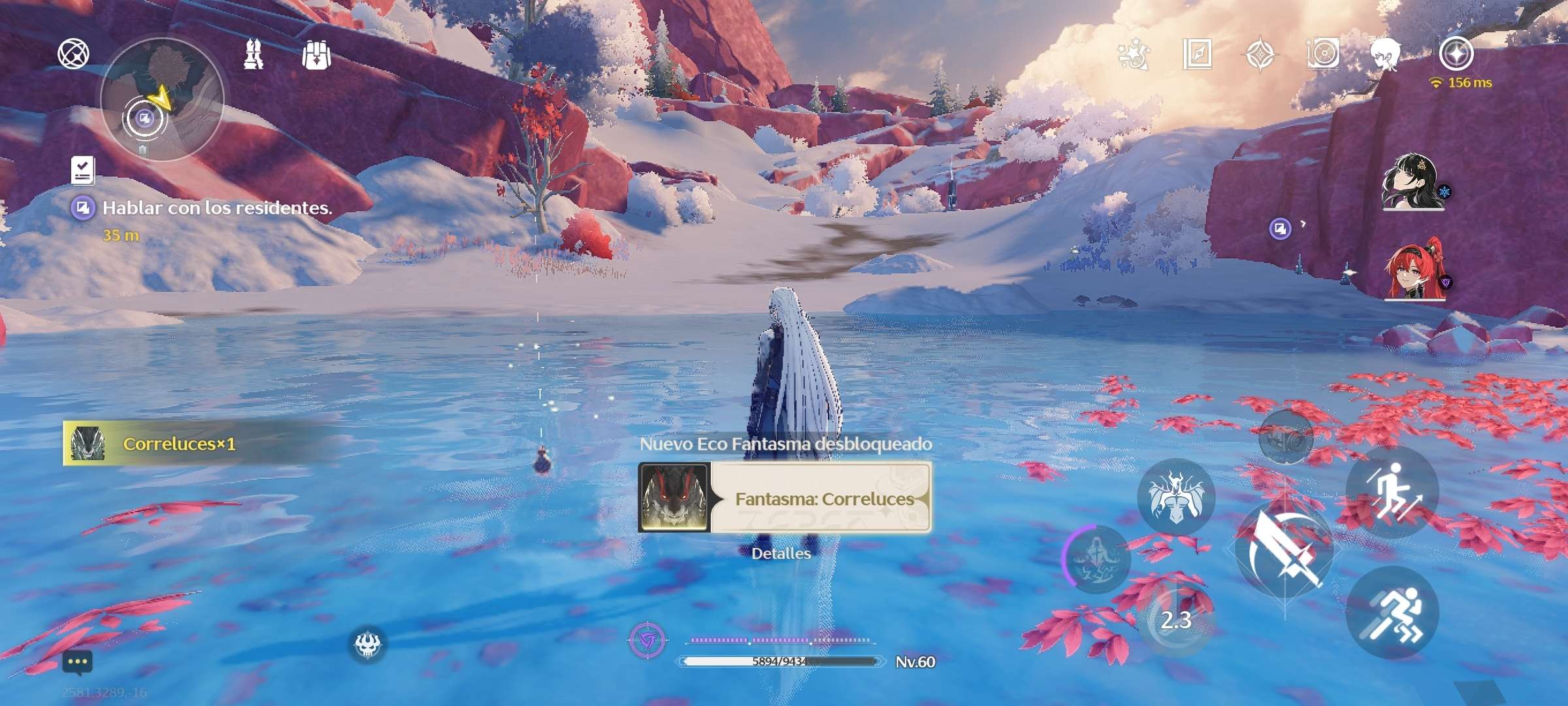Activate the resonance skill with purple ring

click(1098, 559)
